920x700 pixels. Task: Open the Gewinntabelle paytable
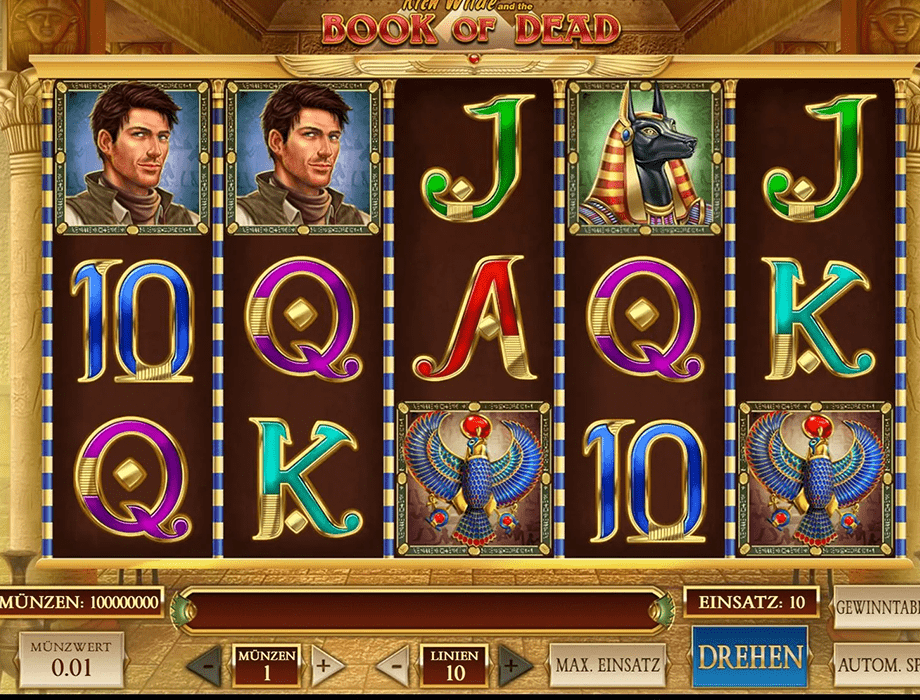coord(877,609)
